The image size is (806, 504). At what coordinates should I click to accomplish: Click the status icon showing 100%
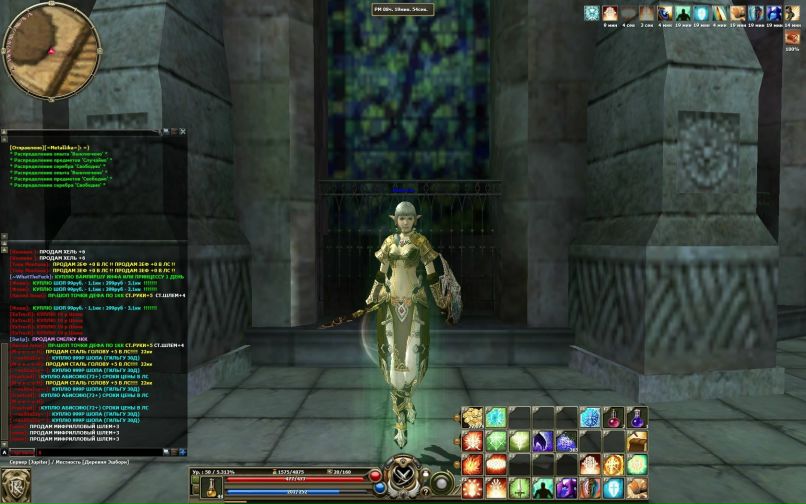pos(792,37)
